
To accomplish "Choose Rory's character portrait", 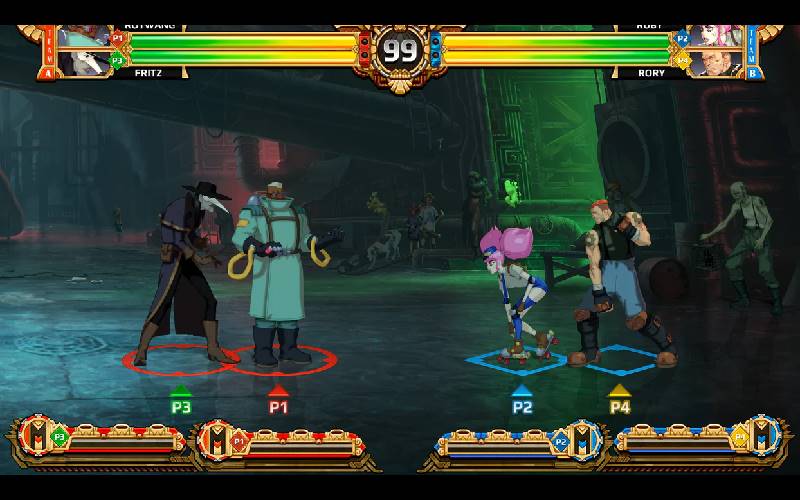I will pyautogui.click(x=716, y=63).
